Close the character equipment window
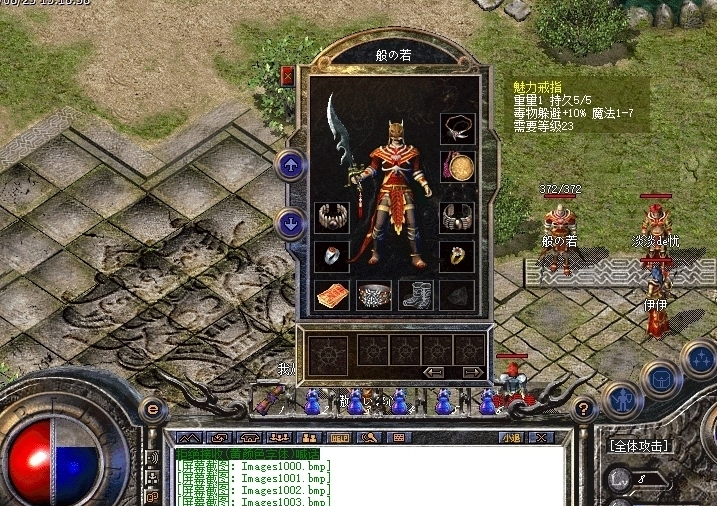 (288, 75)
